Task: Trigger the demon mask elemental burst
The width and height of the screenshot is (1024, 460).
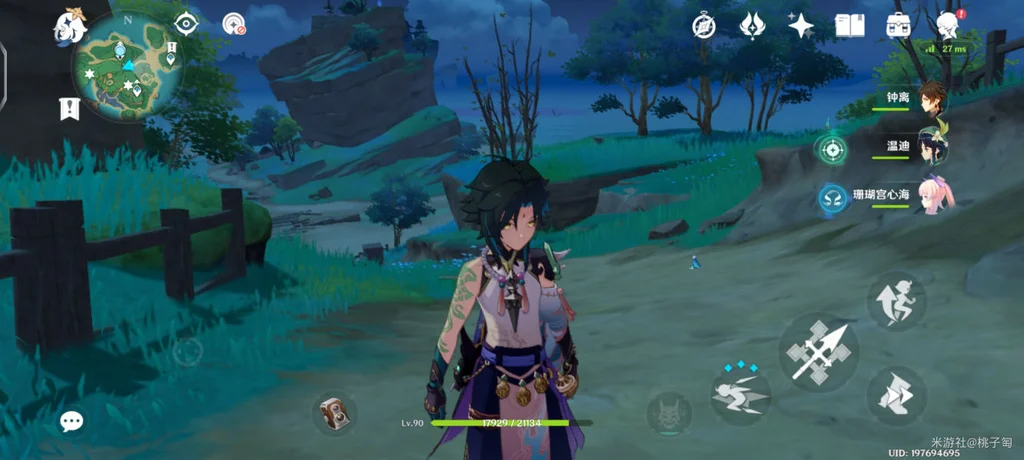Action: click(x=668, y=412)
